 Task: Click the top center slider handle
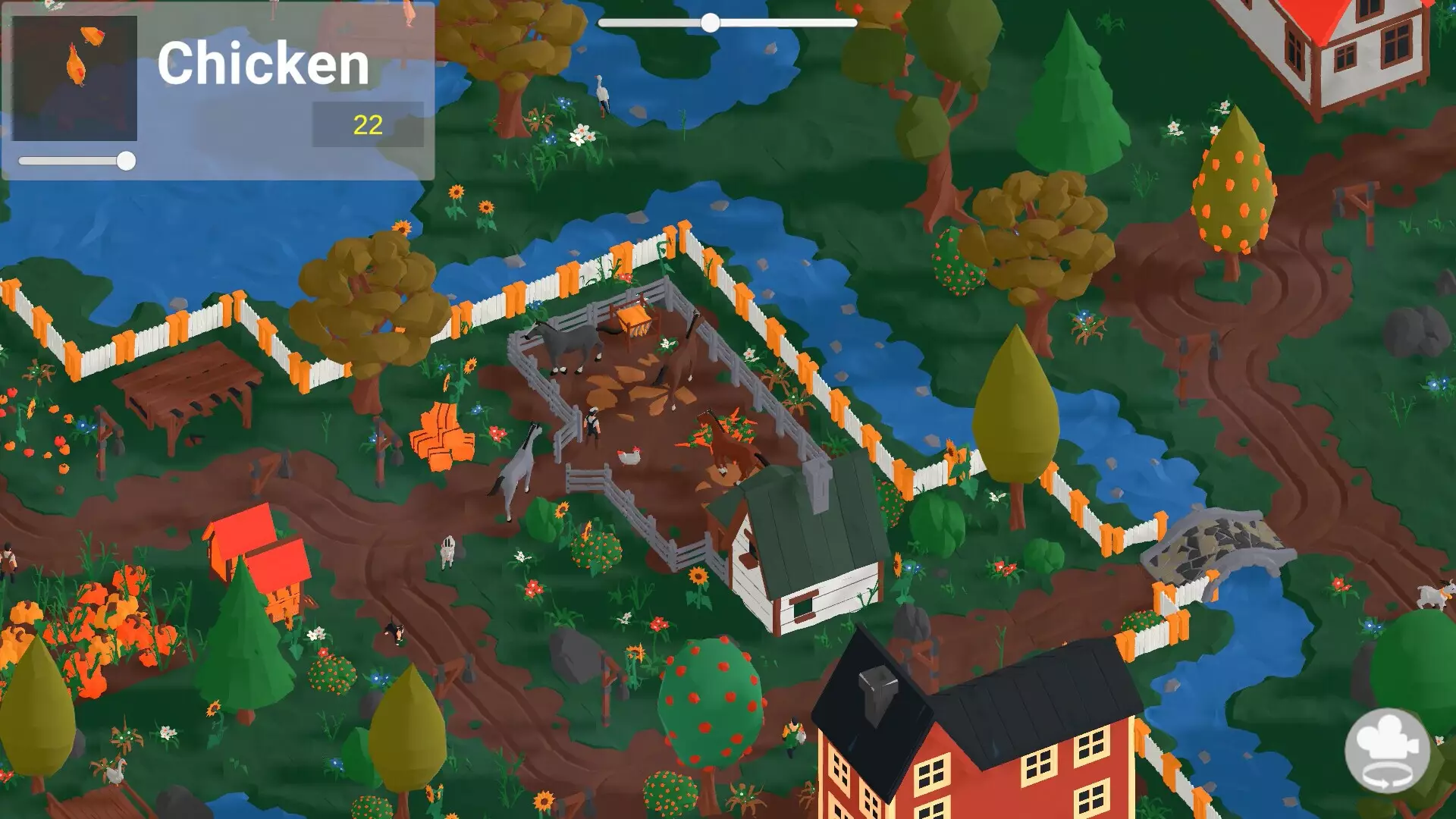tap(710, 23)
